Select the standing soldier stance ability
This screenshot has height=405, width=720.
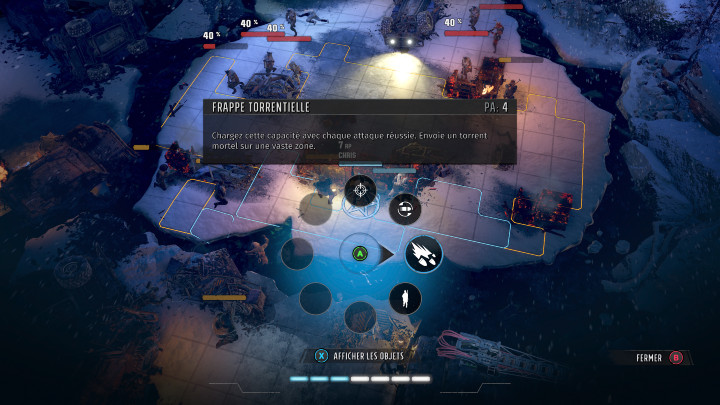click(405, 298)
